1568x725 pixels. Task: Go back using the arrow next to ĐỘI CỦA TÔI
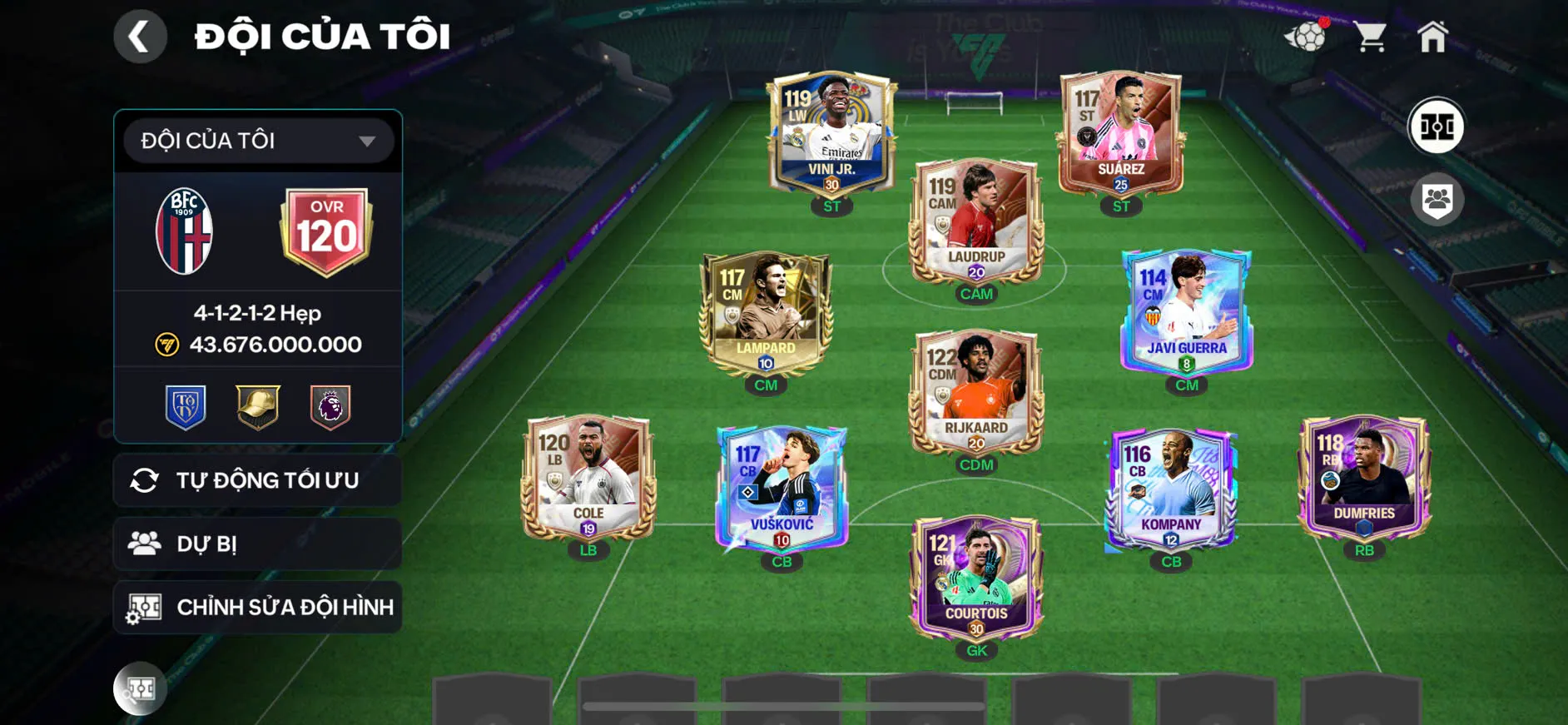coord(140,37)
